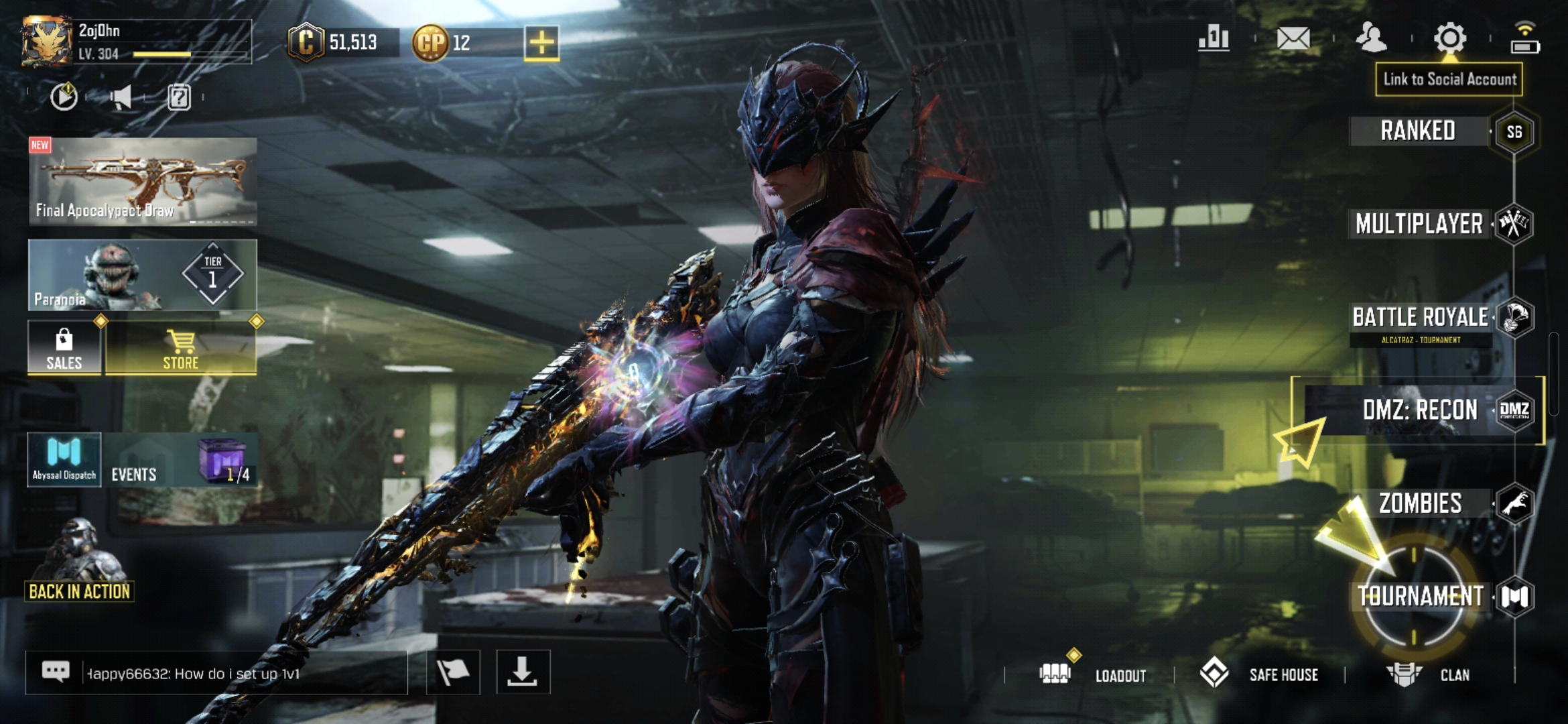This screenshot has height=724, width=1568.
Task: Open the chat message box
Action: coord(216,673)
